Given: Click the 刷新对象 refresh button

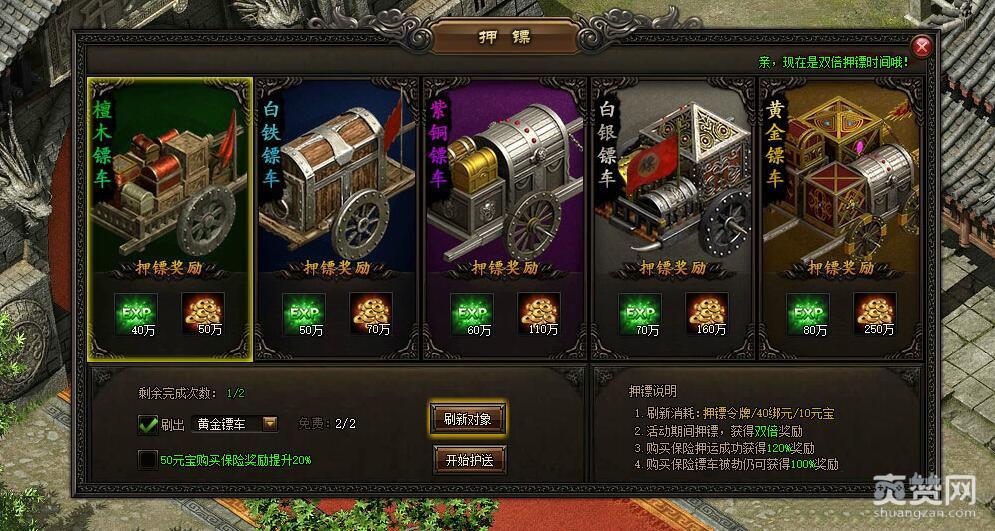Looking at the screenshot, I should pos(467,418).
